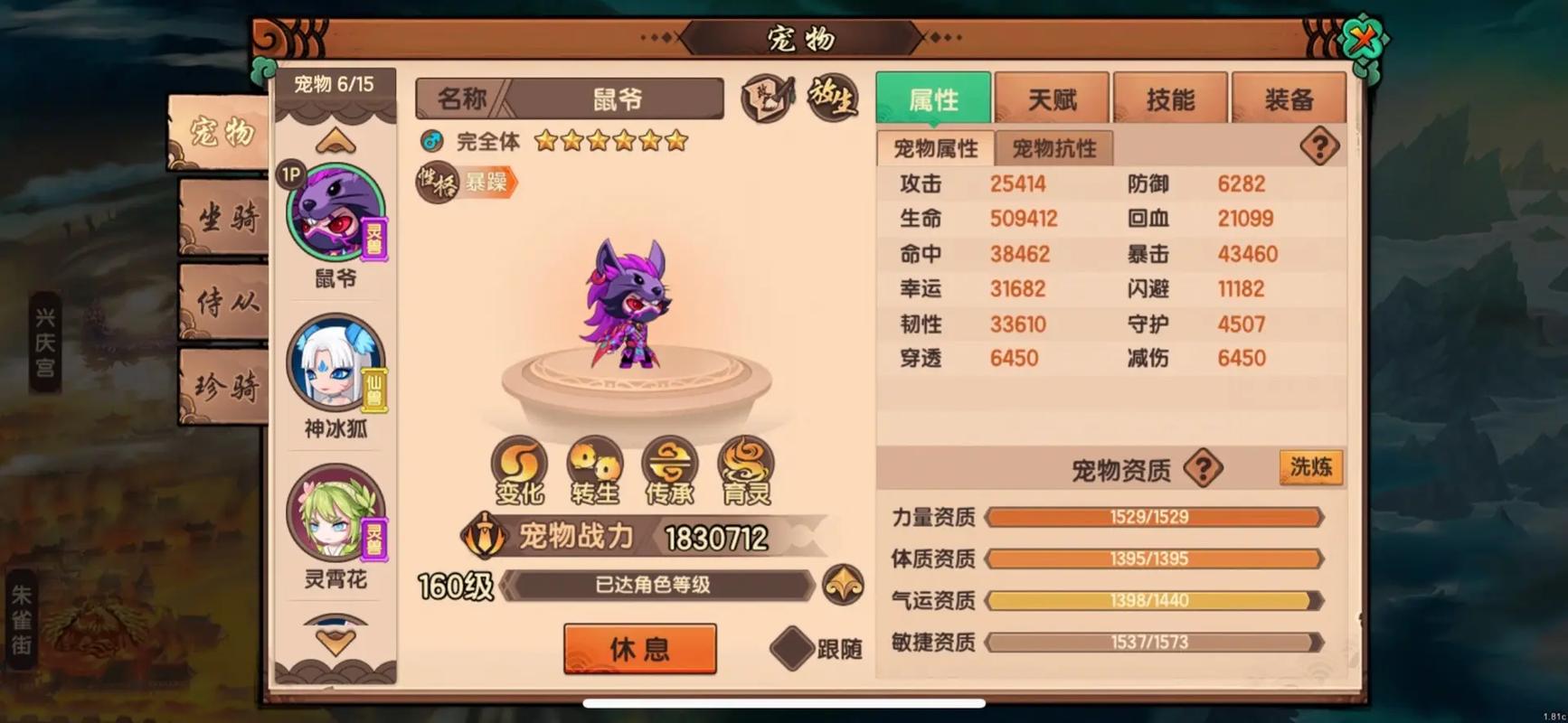Open the 转生 rebirth icon
This screenshot has height=723, width=1568.
[x=594, y=470]
